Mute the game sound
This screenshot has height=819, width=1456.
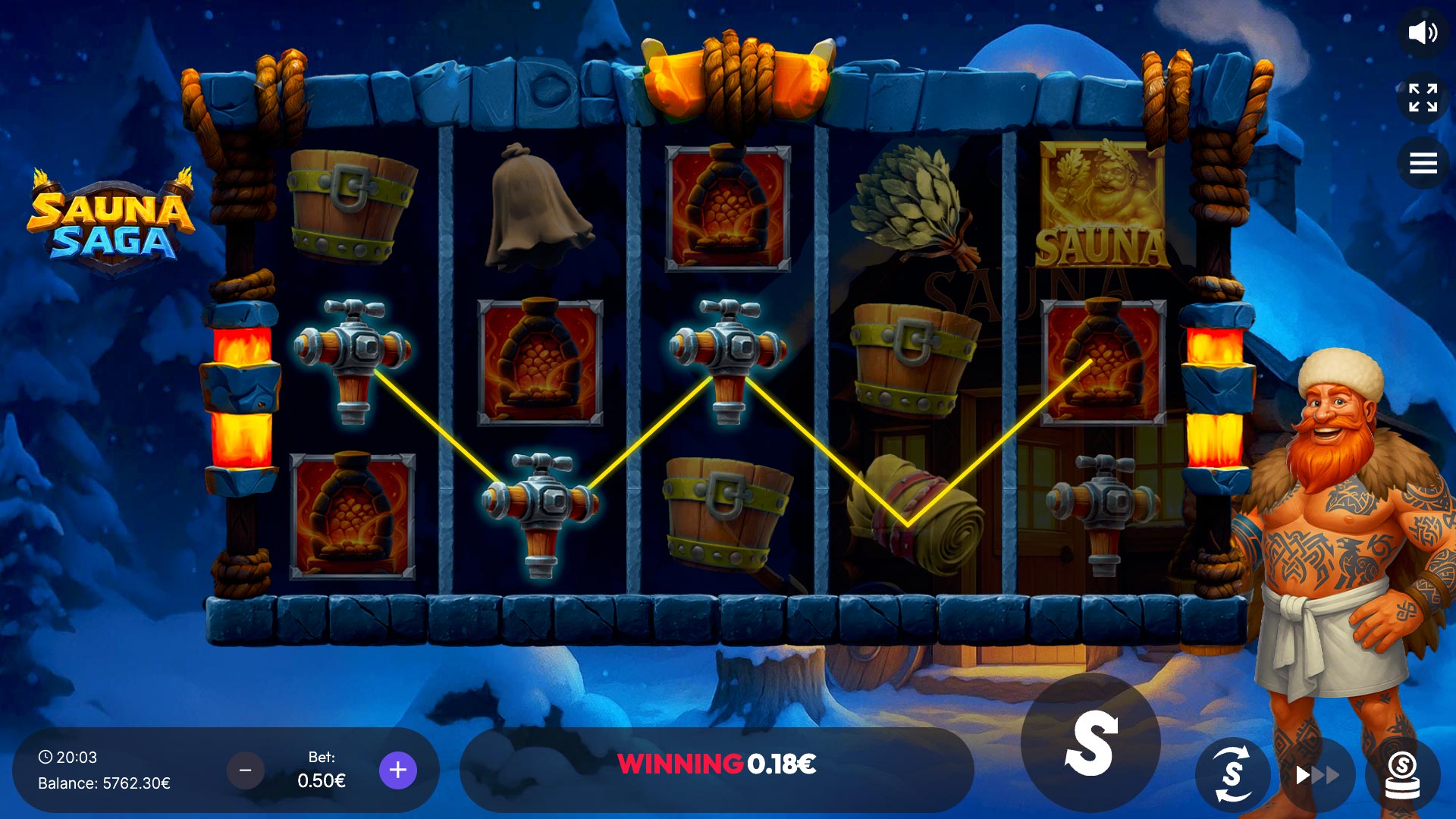tap(1422, 33)
